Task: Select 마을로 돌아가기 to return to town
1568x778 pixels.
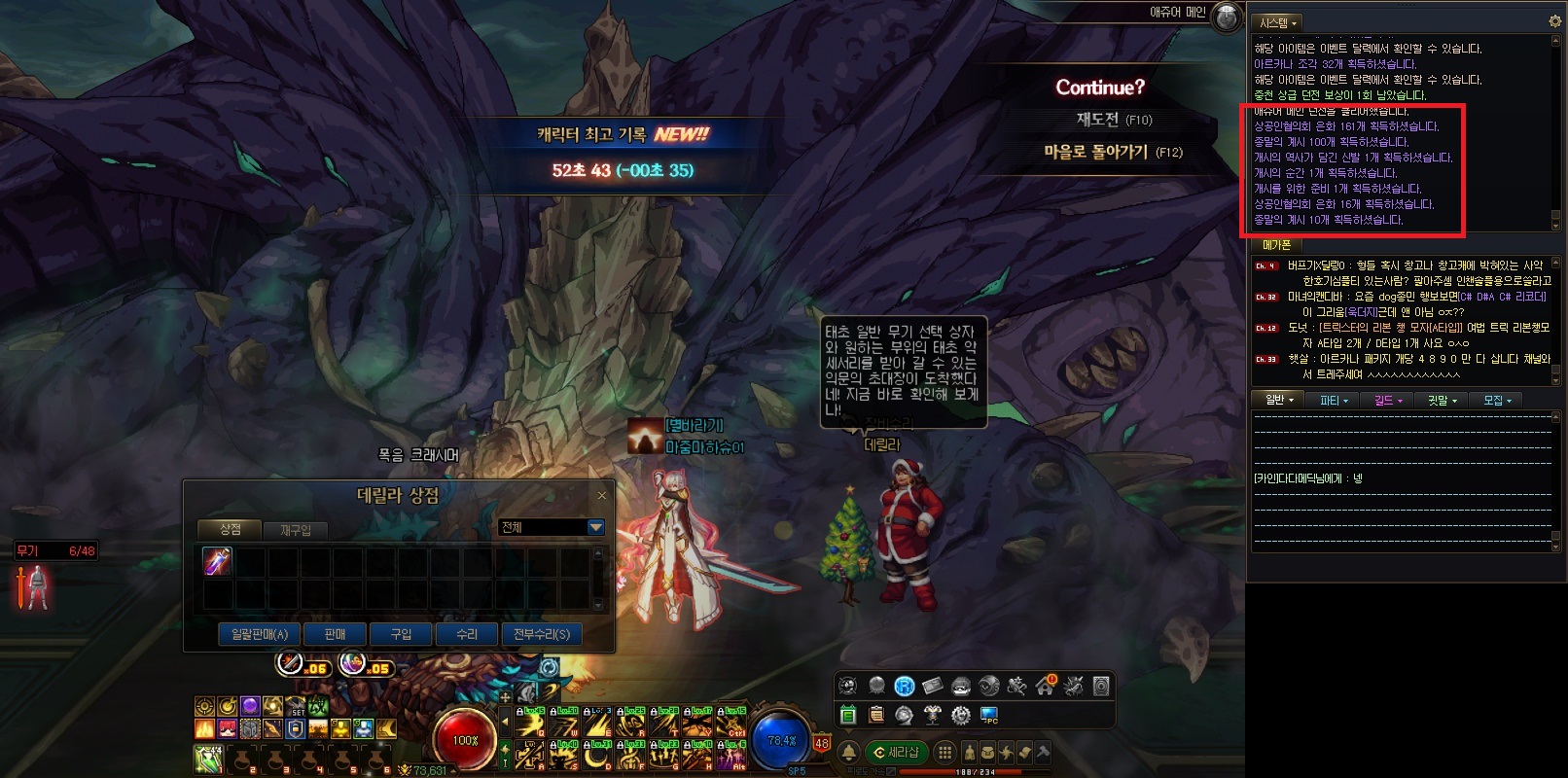Action: click(1113, 153)
